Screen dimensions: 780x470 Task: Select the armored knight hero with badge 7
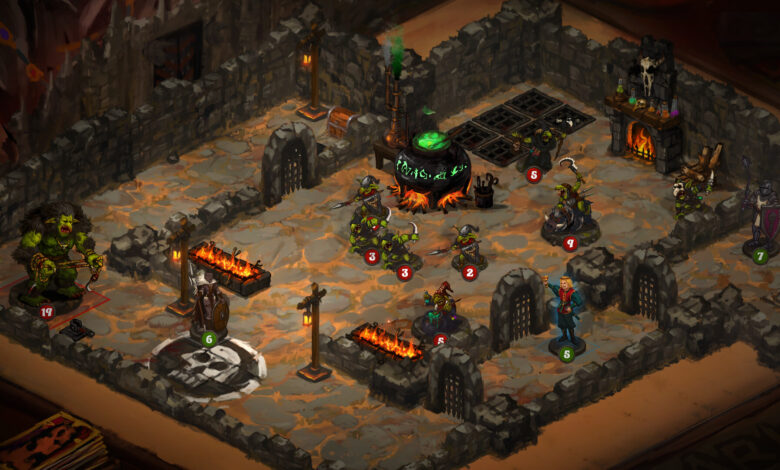tap(761, 222)
